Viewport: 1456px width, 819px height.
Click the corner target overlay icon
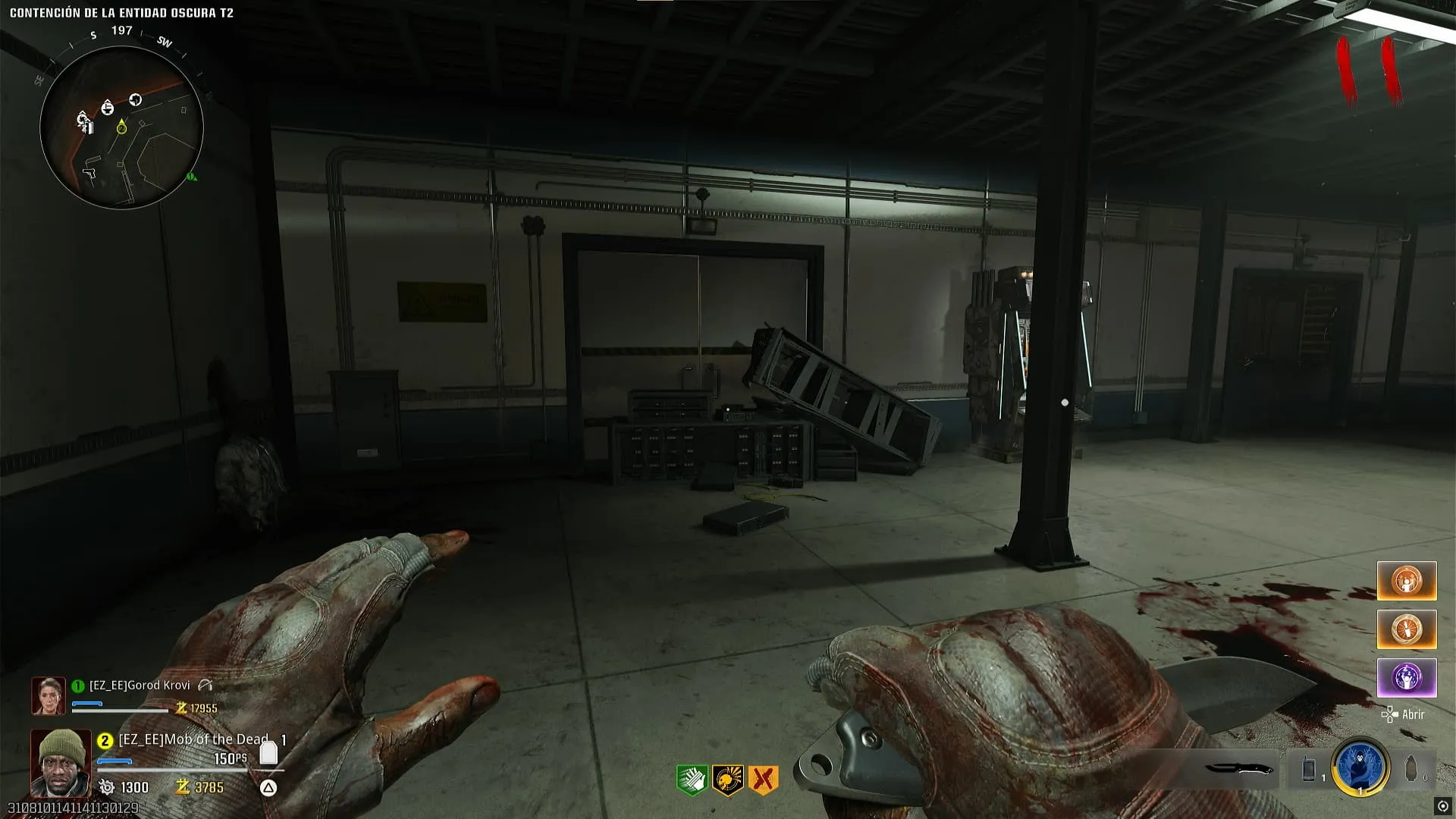[1442, 806]
